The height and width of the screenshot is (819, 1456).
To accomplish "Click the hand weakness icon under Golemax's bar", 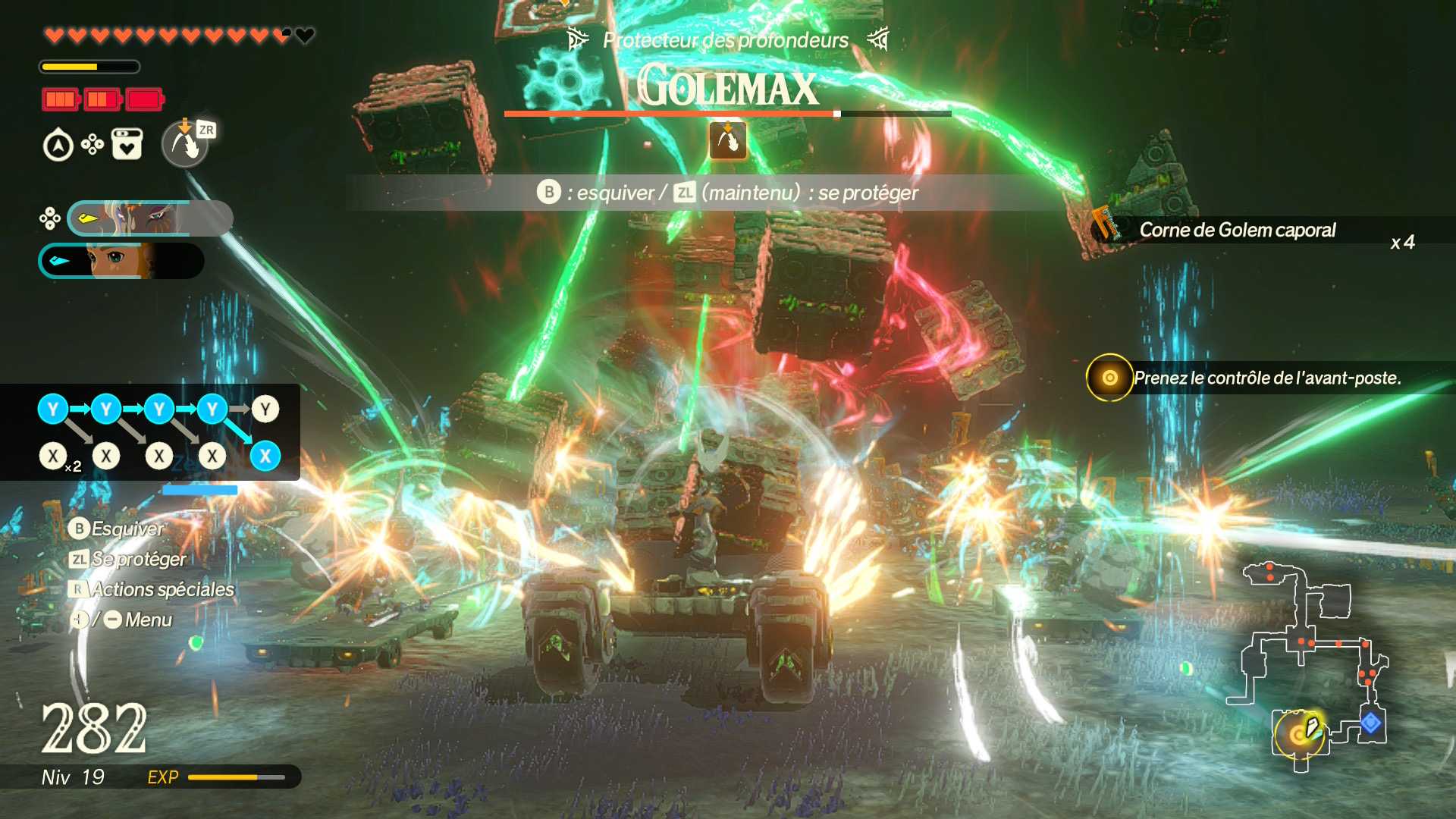I will (x=728, y=141).
